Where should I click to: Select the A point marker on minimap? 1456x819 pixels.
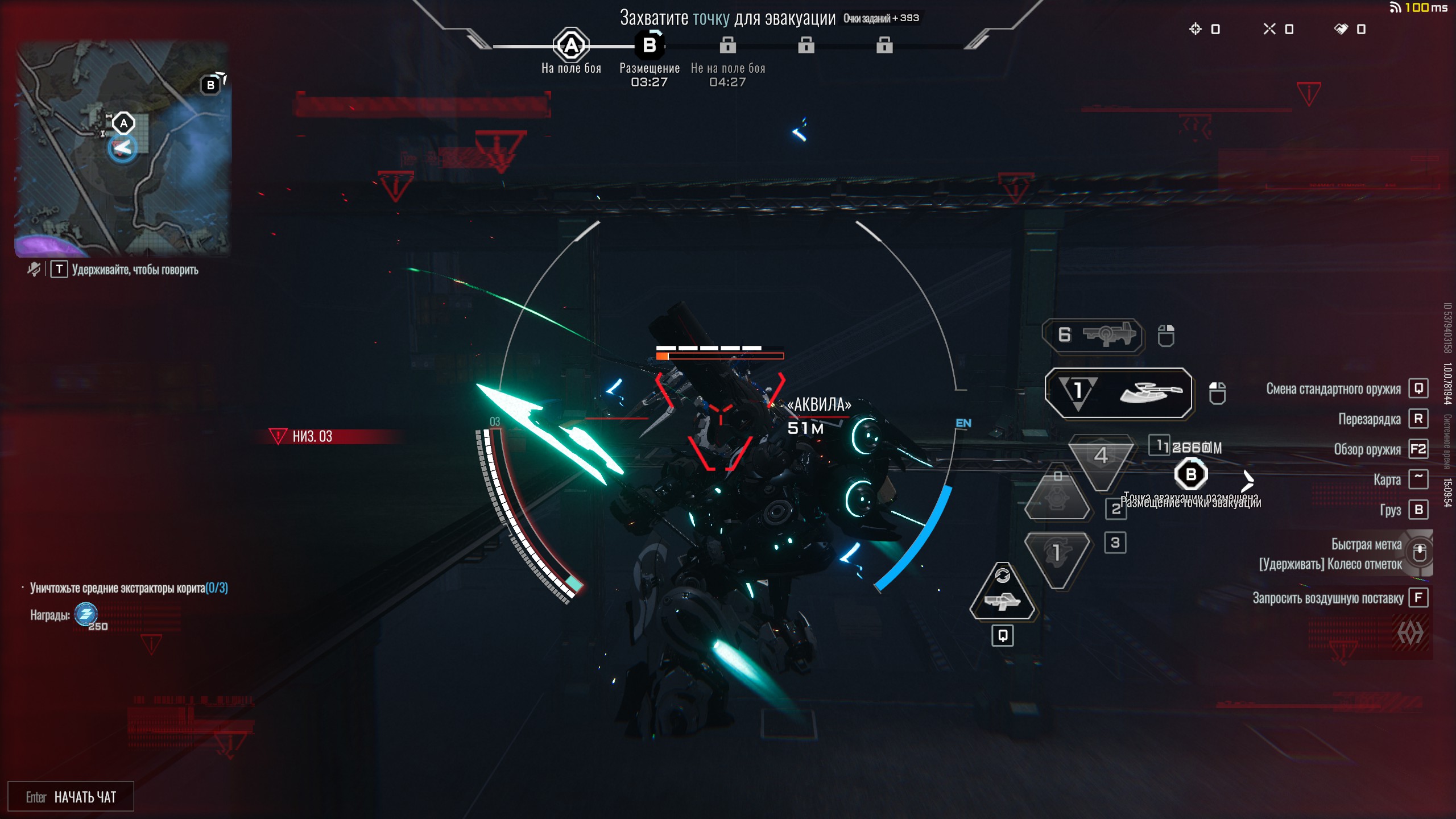click(x=123, y=123)
